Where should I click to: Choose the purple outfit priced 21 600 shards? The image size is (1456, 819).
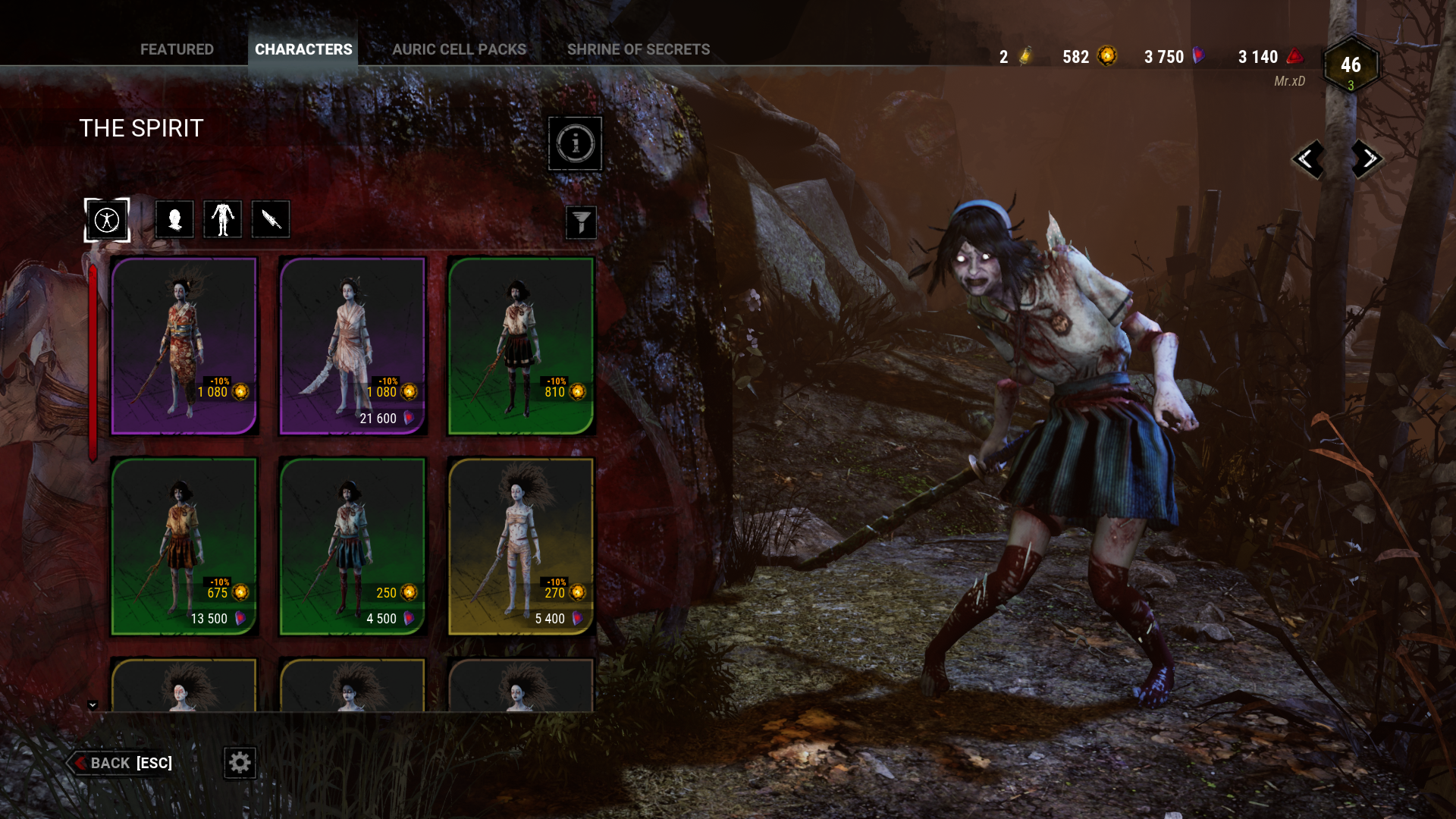pyautogui.click(x=353, y=346)
